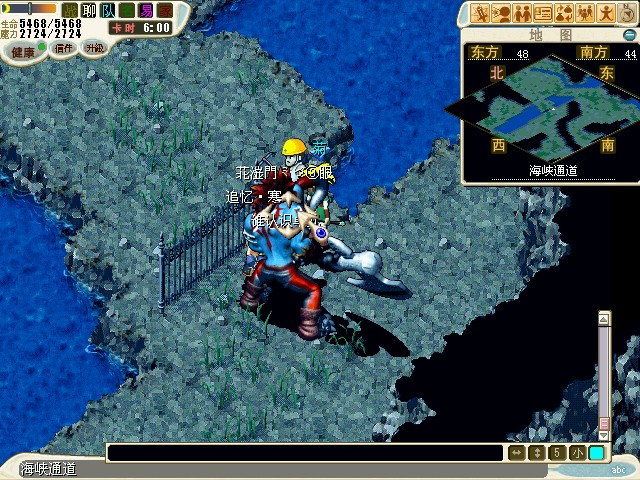Click the chat scrollbar up arrow
The image size is (640, 480).
pyautogui.click(x=604, y=319)
